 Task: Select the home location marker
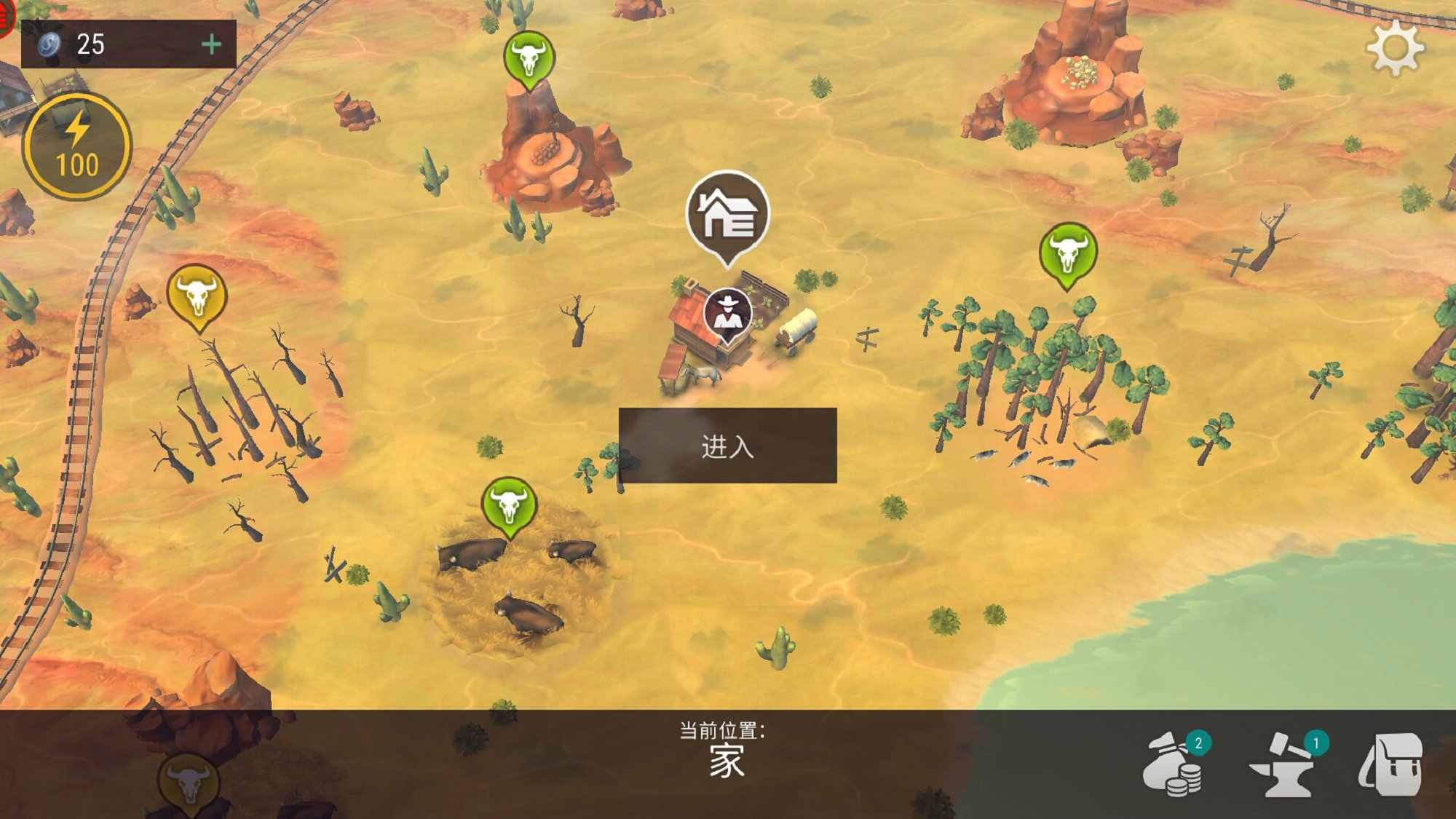(727, 214)
